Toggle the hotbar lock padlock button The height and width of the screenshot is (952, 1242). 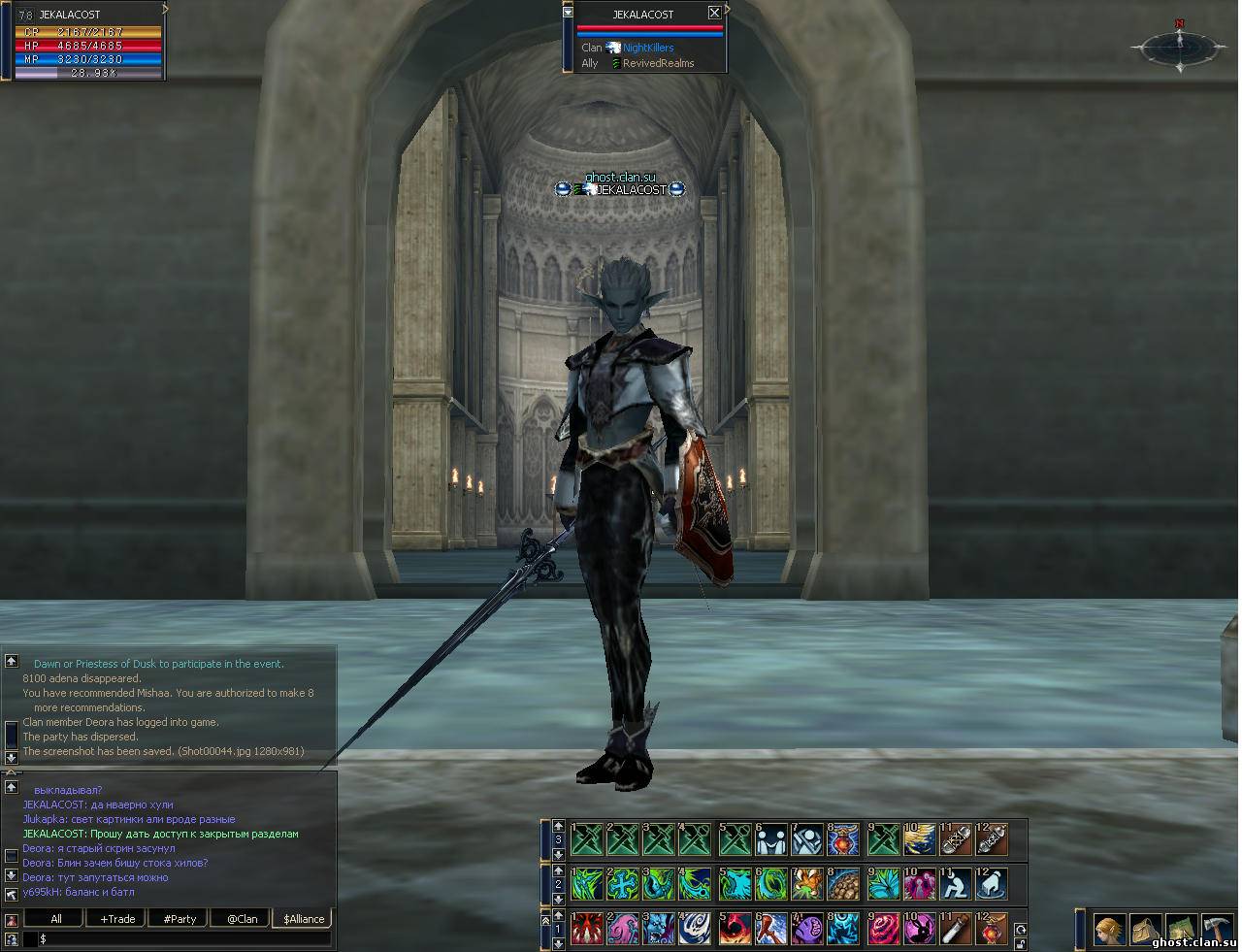[x=1020, y=943]
